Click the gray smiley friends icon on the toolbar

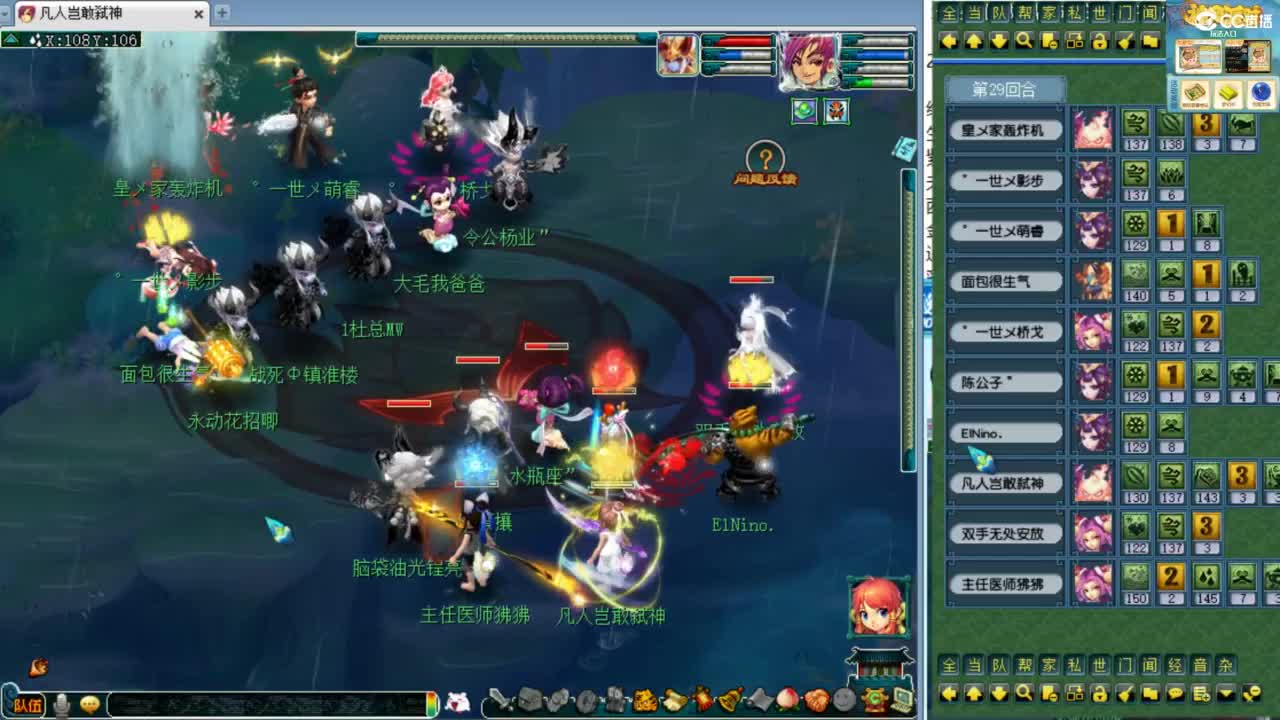pyautogui.click(x=842, y=698)
